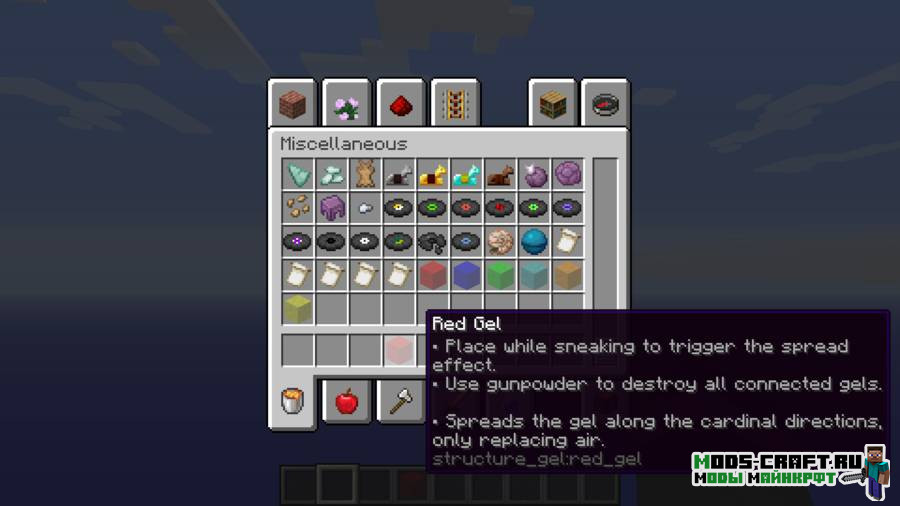Switch to the Decoration Blocks flower tab

(x=346, y=104)
